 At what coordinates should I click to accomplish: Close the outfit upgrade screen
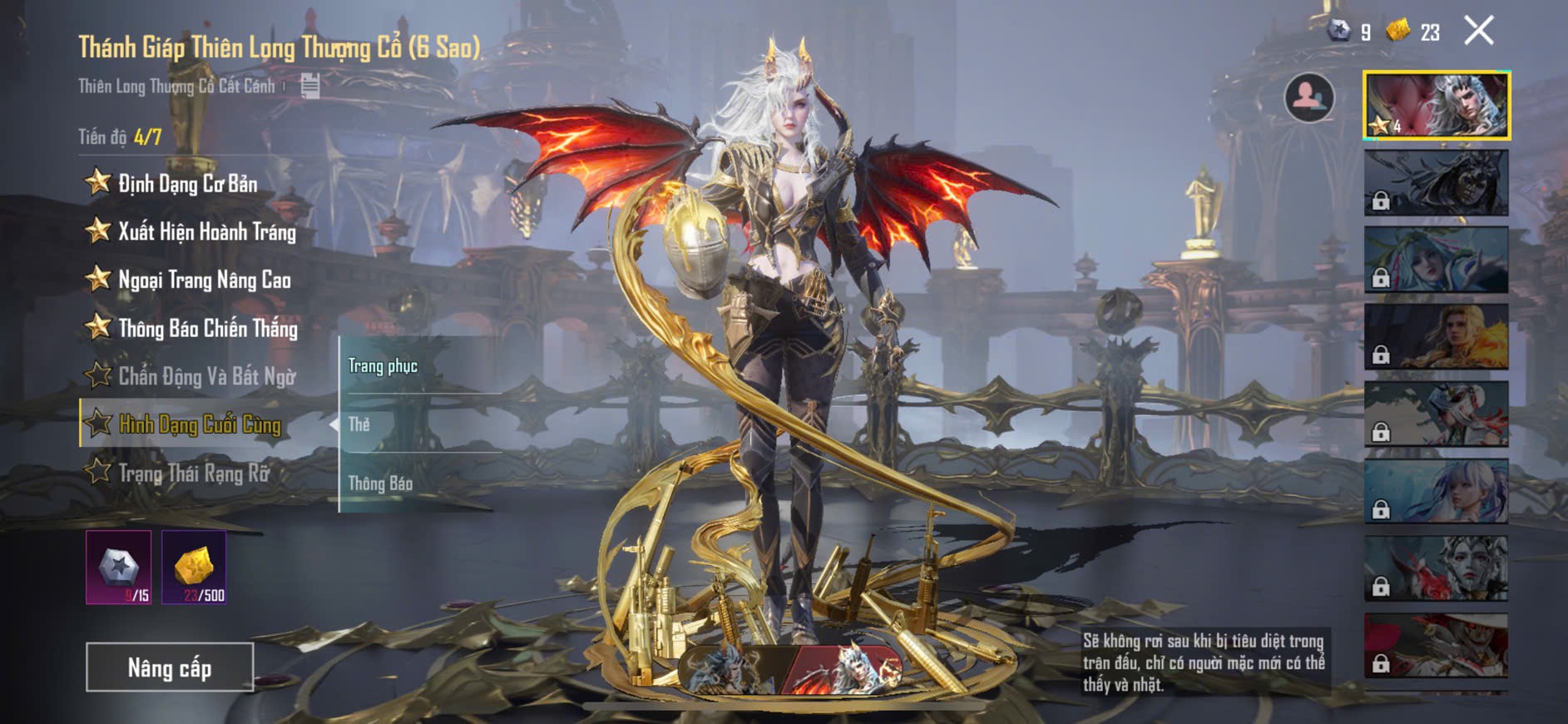coord(1478,32)
